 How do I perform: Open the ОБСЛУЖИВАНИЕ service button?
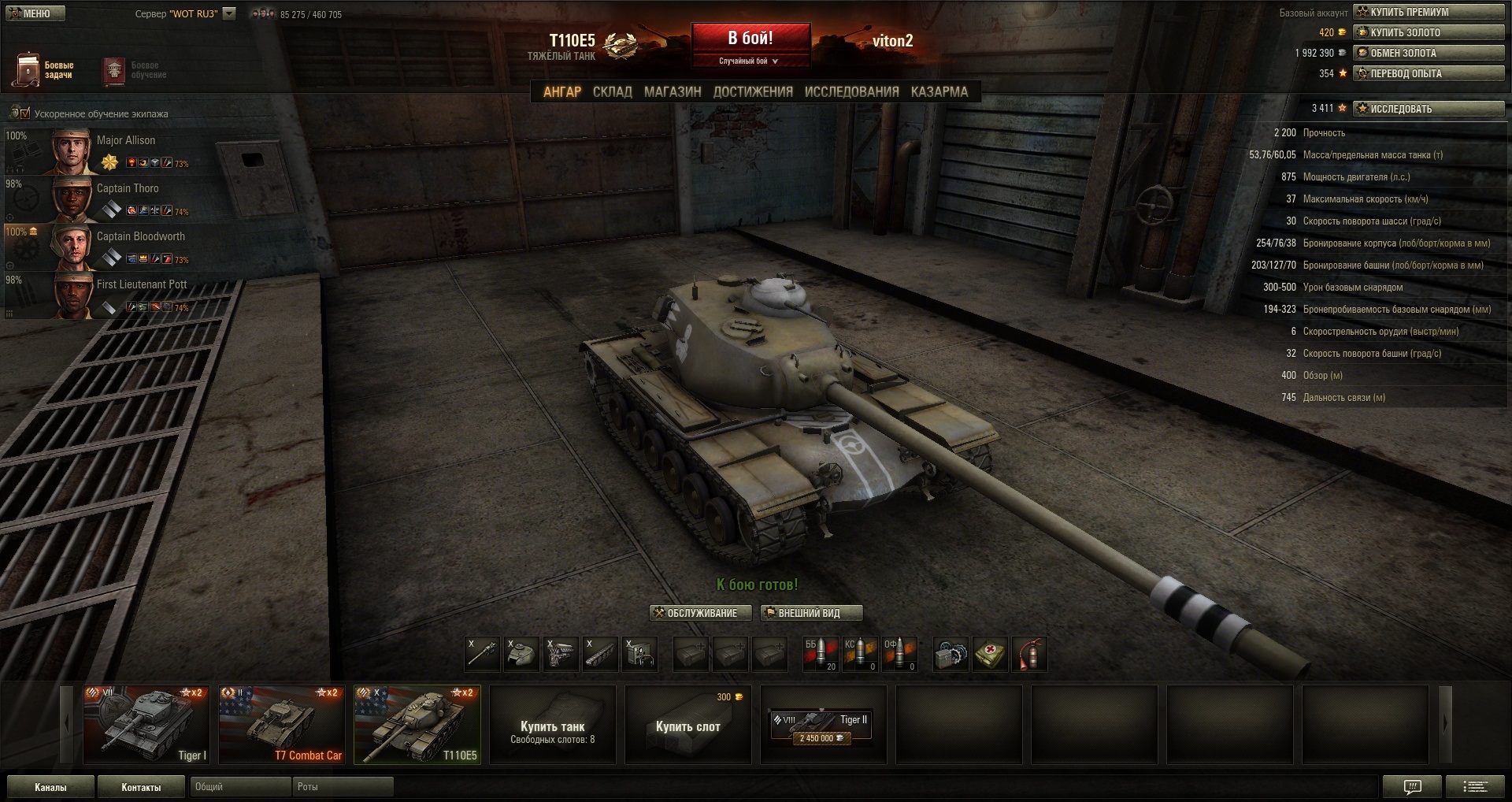pos(701,613)
